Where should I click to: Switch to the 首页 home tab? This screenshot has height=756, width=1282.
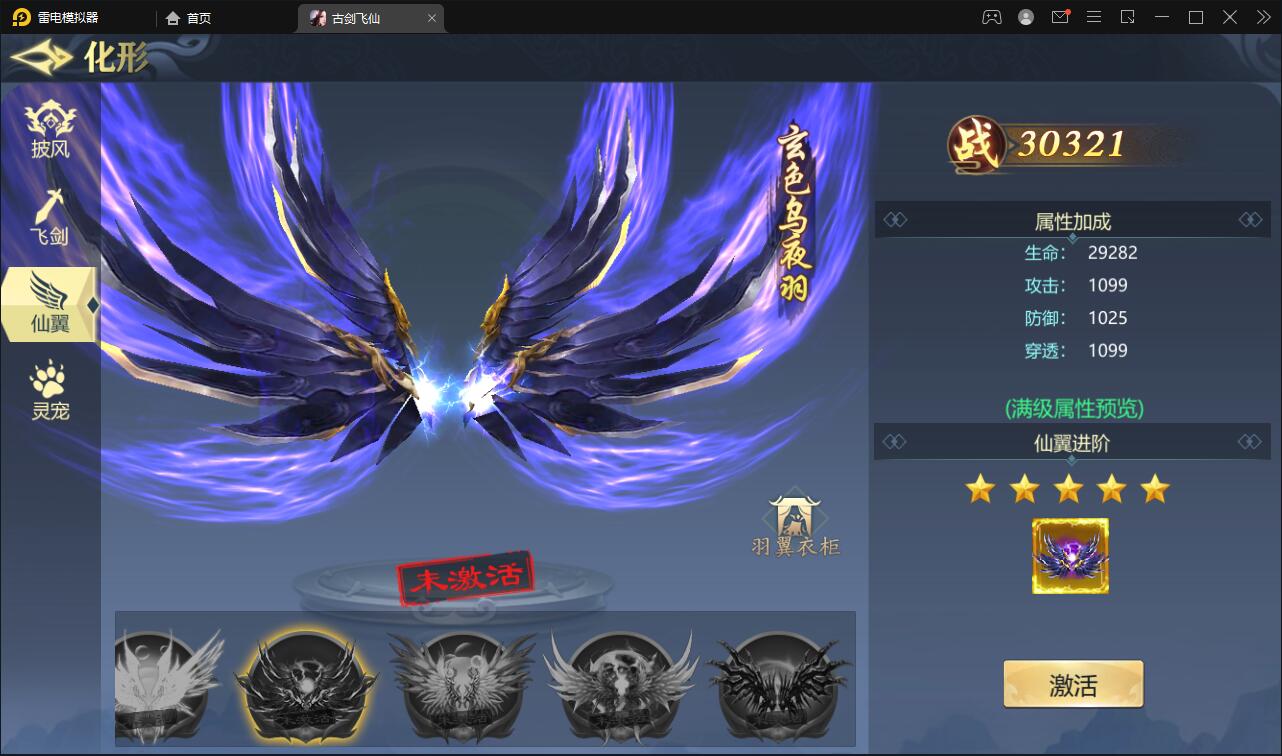coord(190,17)
